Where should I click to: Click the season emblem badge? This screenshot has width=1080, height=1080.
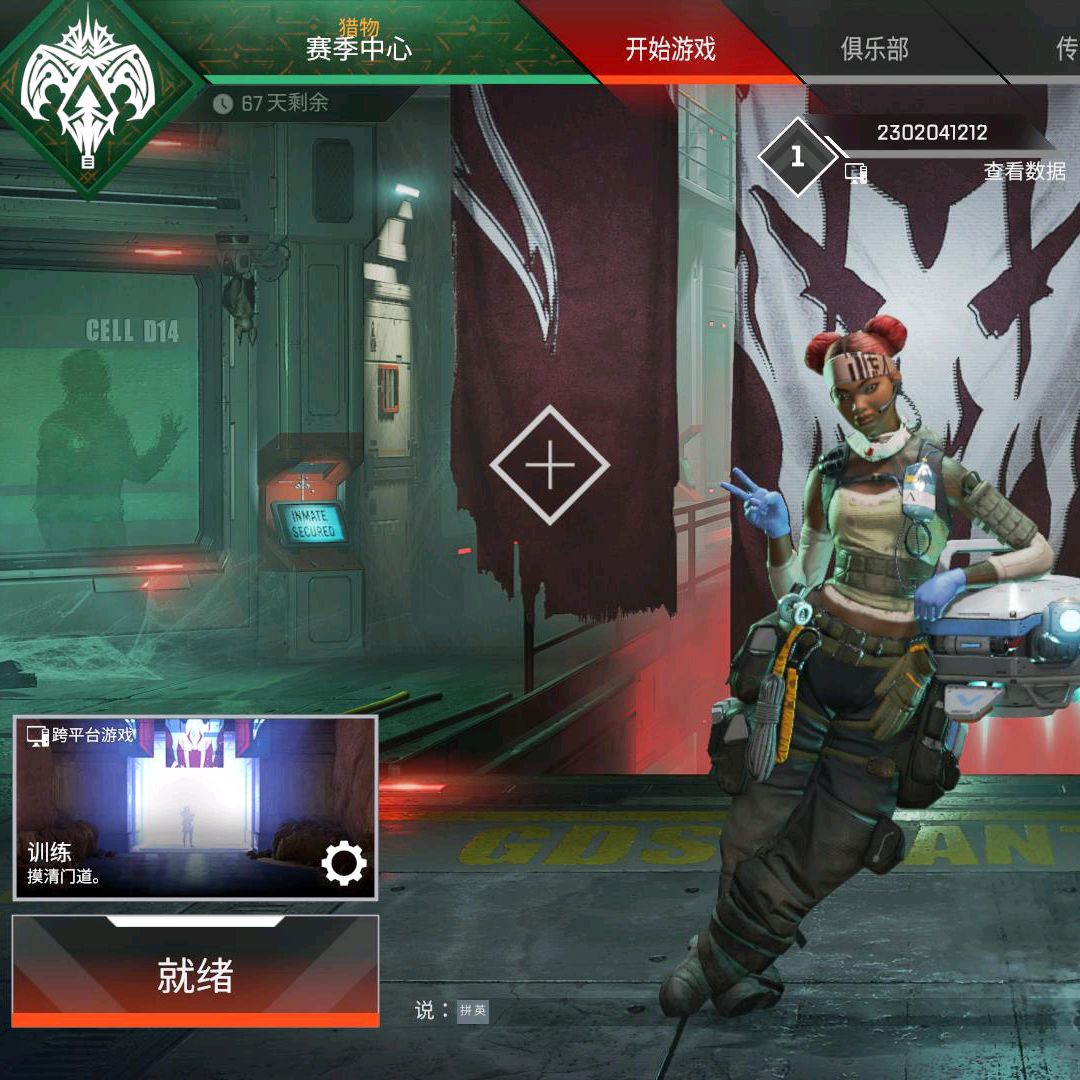(88, 90)
